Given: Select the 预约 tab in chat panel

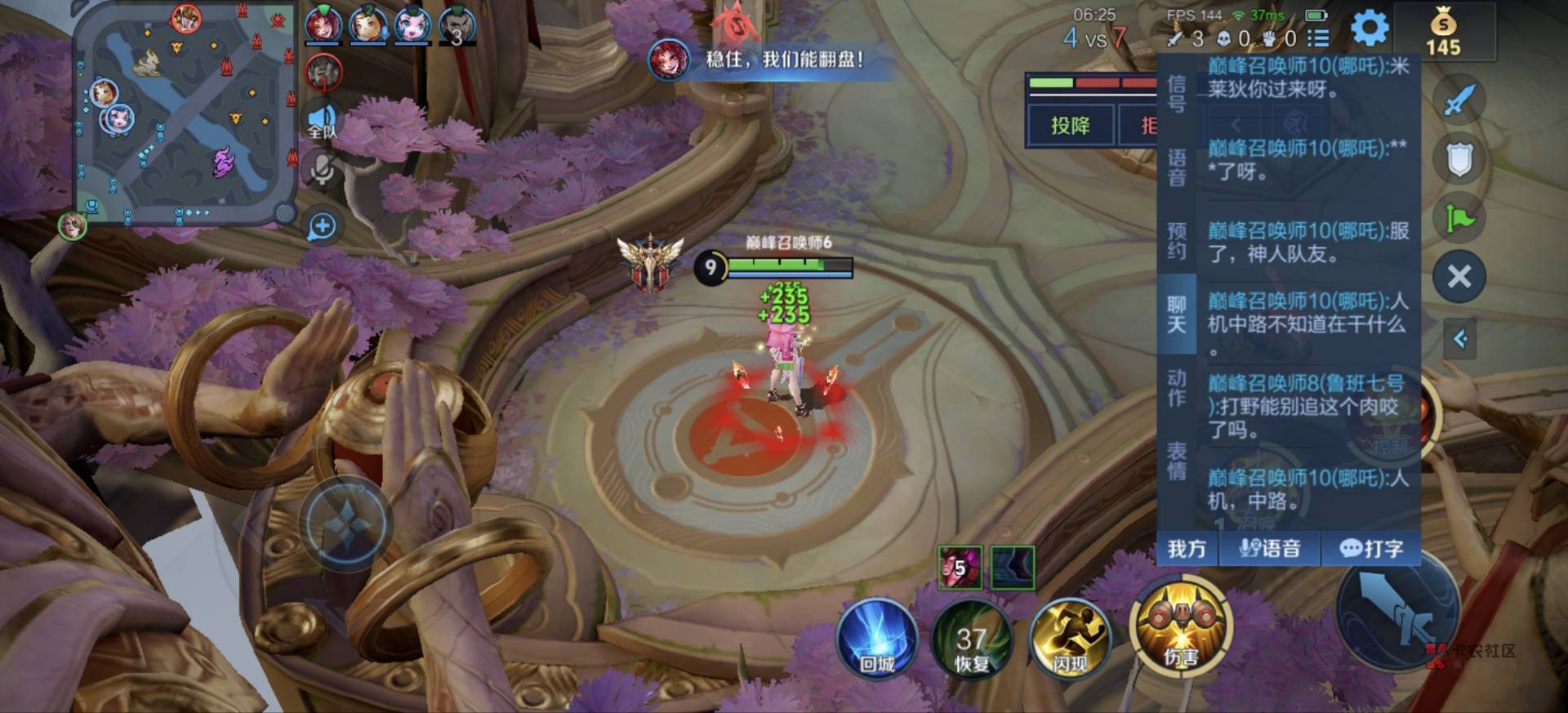Looking at the screenshot, I should point(1176,241).
